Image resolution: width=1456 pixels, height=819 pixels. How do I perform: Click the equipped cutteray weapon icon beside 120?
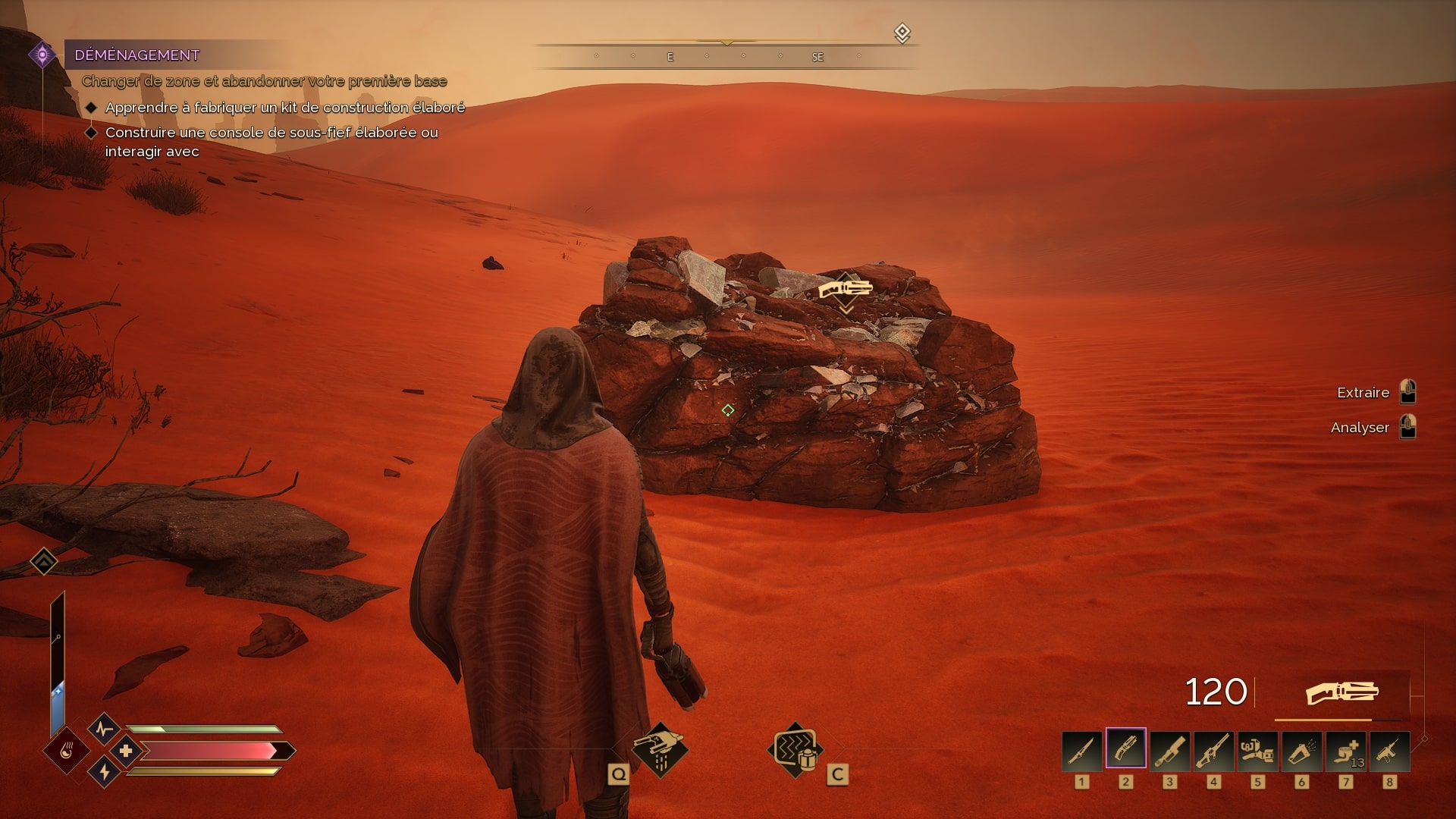coord(1341,692)
